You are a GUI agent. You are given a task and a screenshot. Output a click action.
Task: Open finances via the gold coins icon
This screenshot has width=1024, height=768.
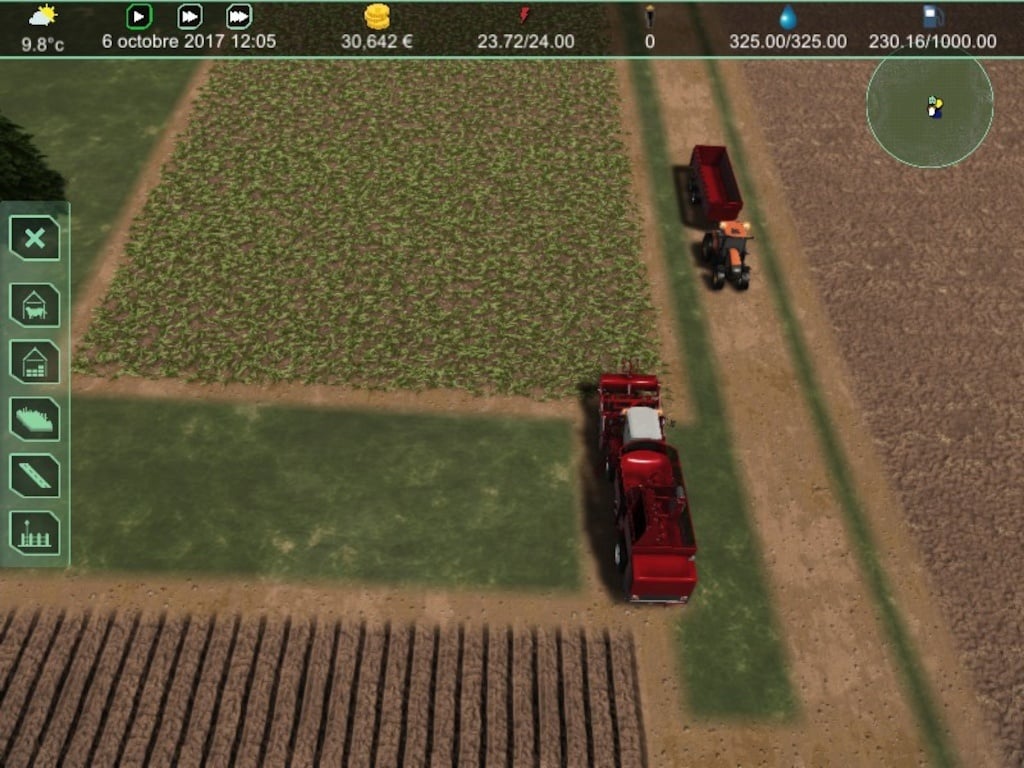point(377,17)
